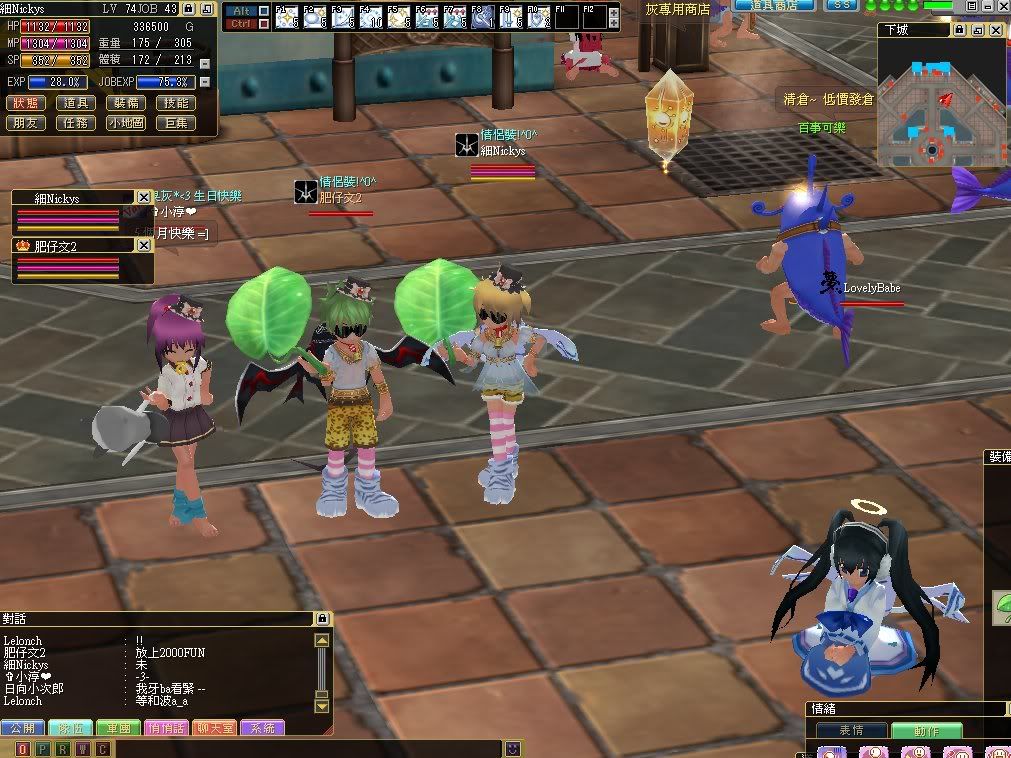Viewport: 1011px width, 758px height.
Task: Close the 肥仔文2 party member panel
Action: point(144,245)
